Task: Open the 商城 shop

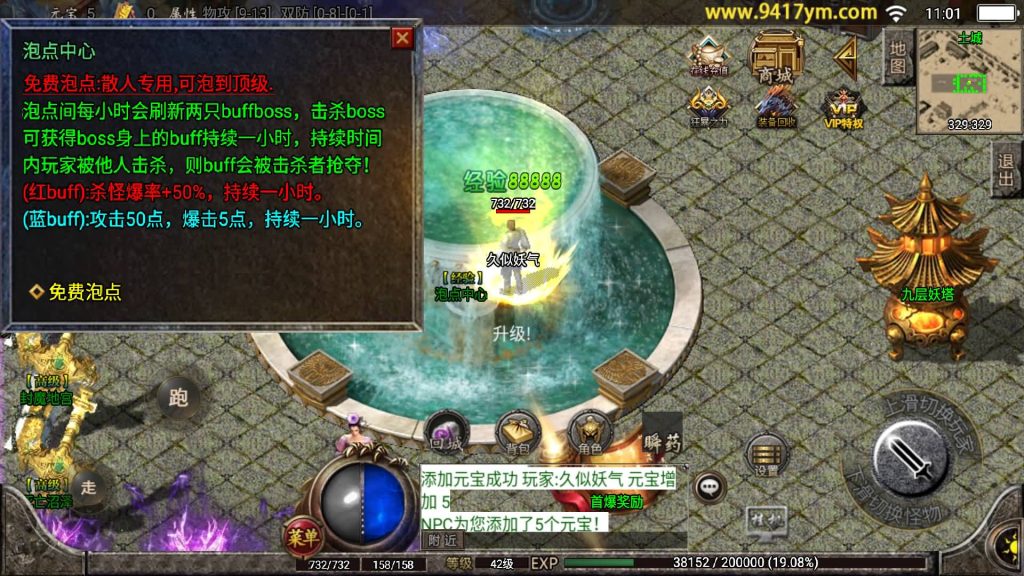Action: pyautogui.click(x=776, y=58)
